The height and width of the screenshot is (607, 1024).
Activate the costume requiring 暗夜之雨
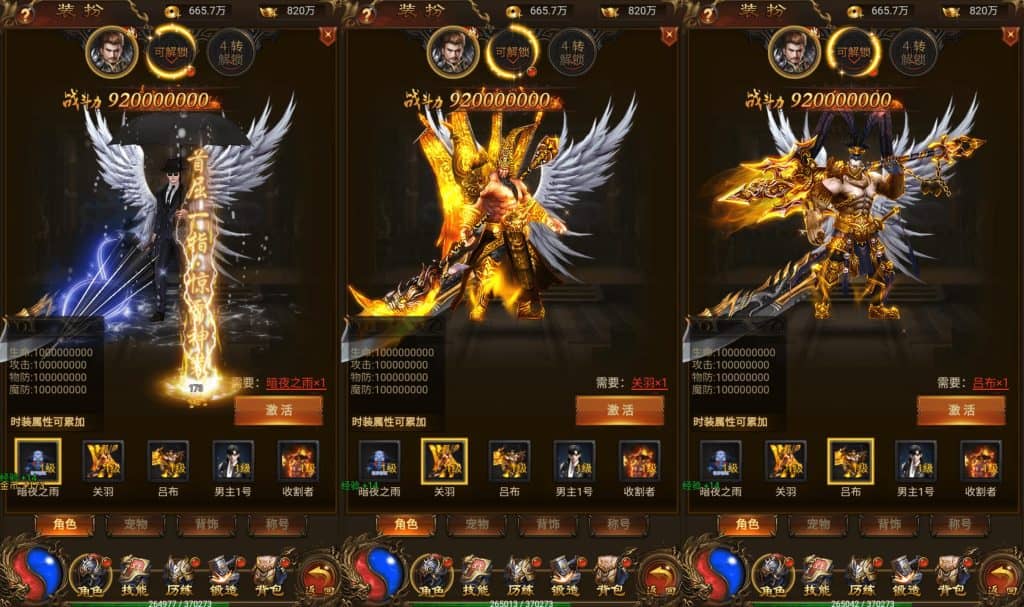click(278, 410)
